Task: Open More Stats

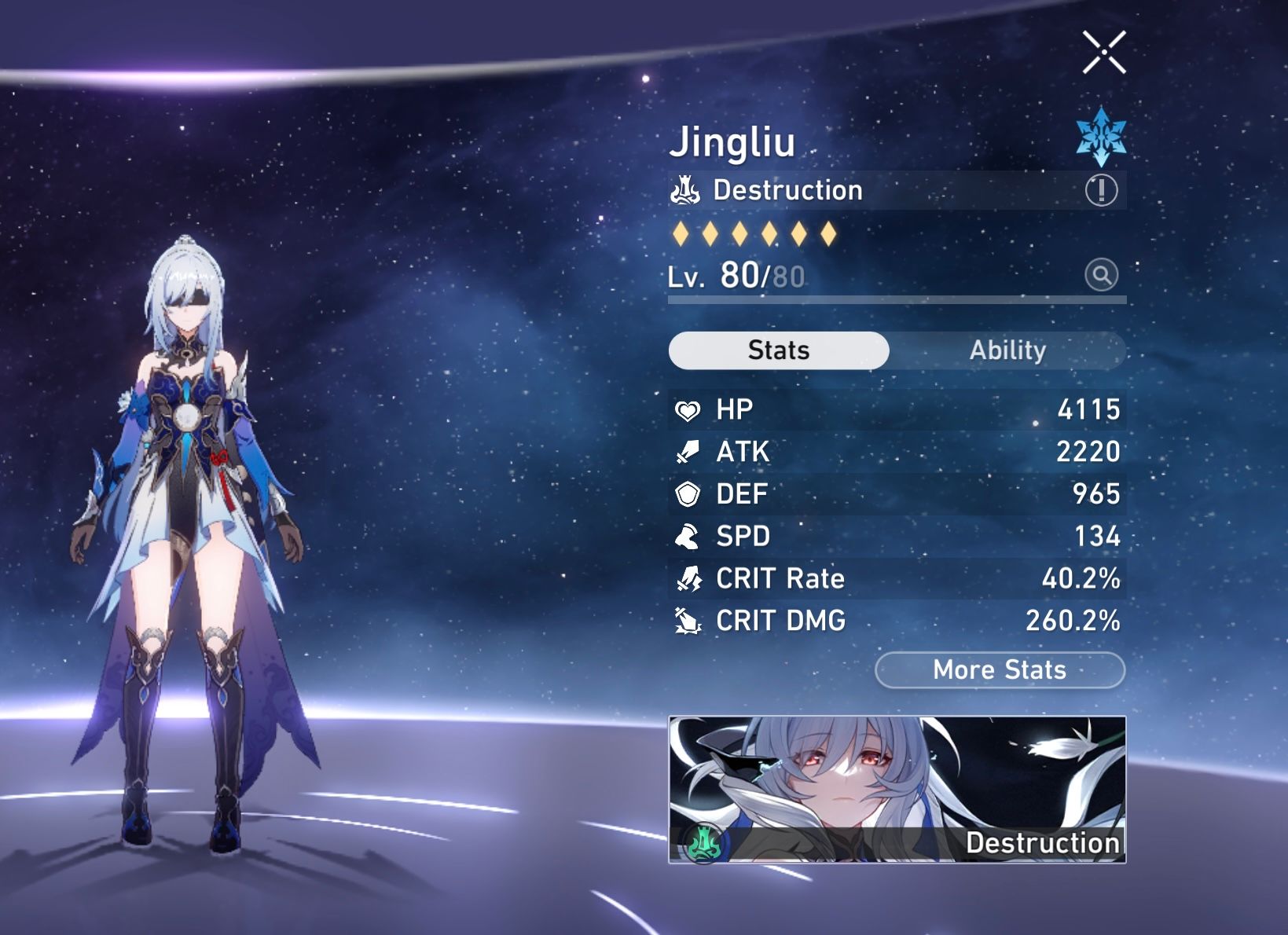Action: (999, 670)
